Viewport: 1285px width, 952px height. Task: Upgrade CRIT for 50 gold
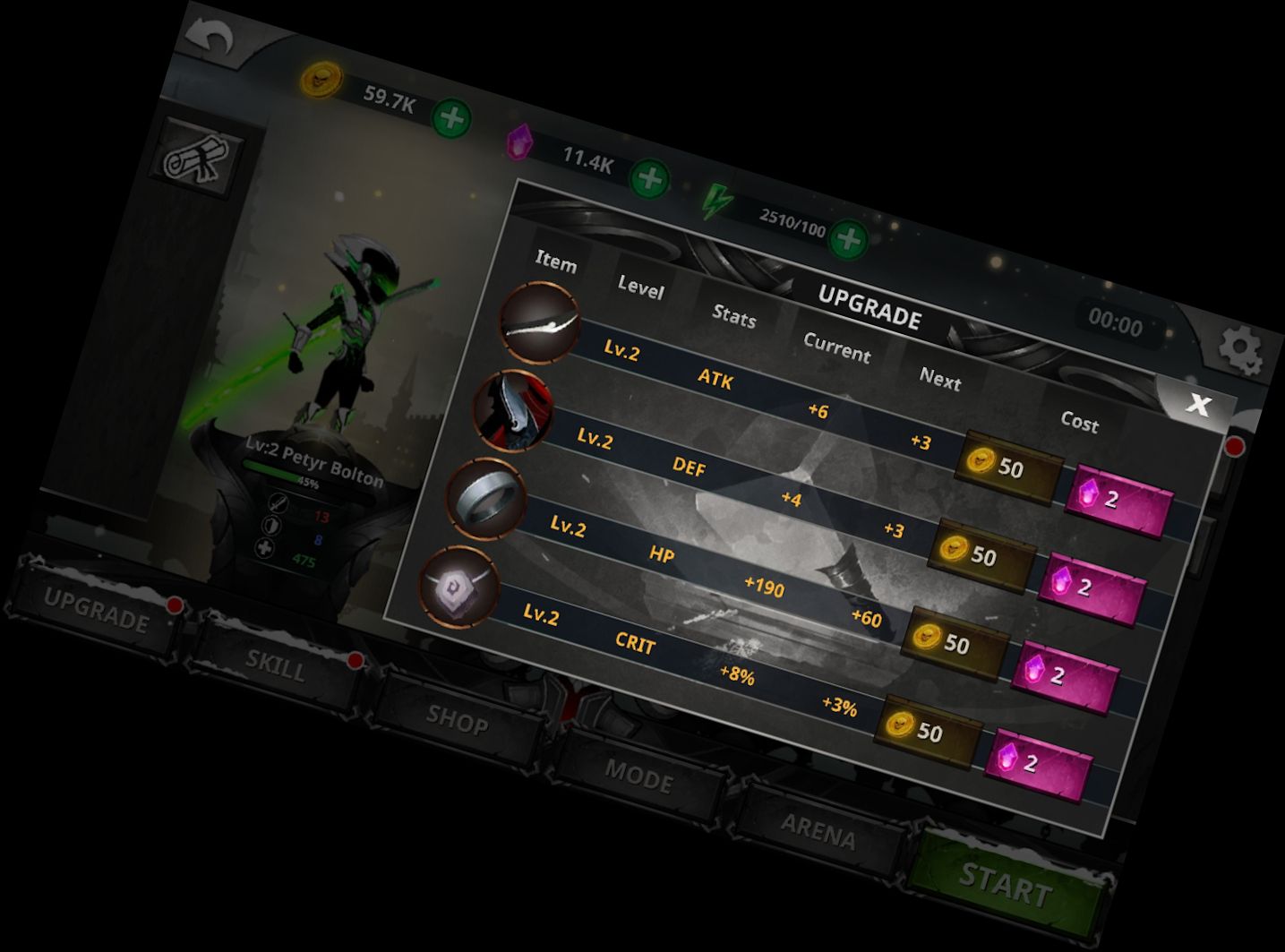[927, 732]
